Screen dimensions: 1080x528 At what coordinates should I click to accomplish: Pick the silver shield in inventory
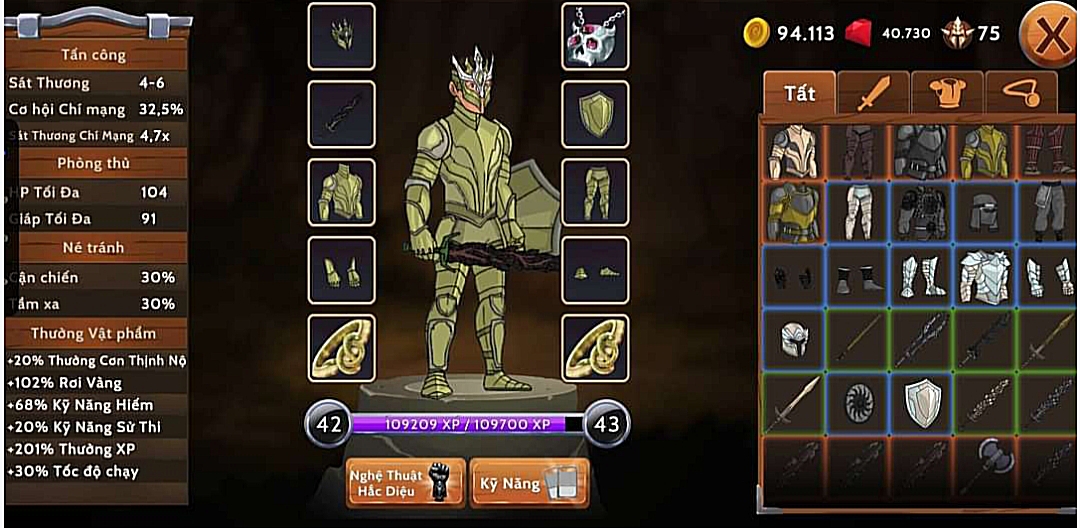[x=922, y=403]
